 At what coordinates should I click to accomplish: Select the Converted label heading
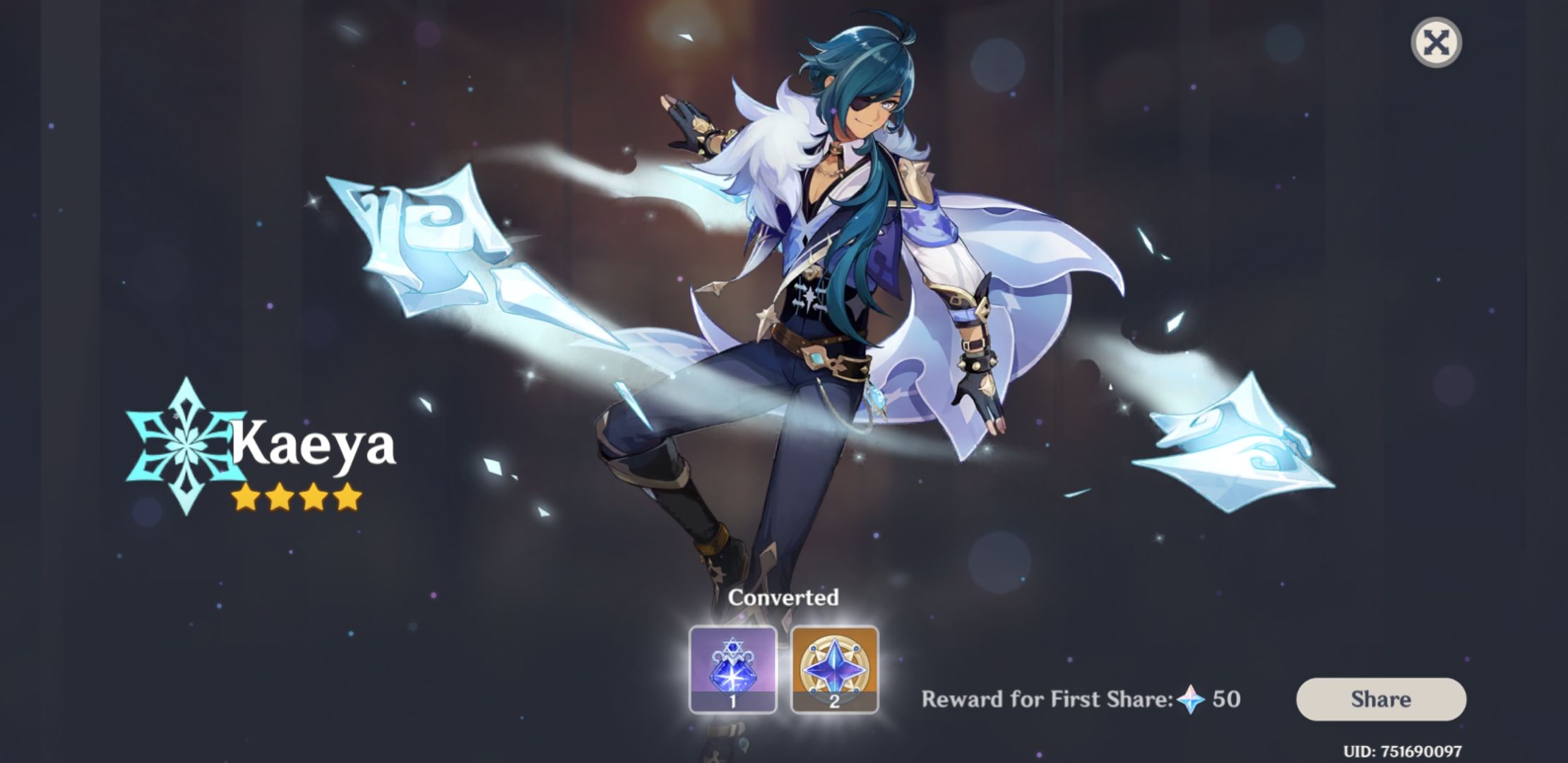click(785, 597)
